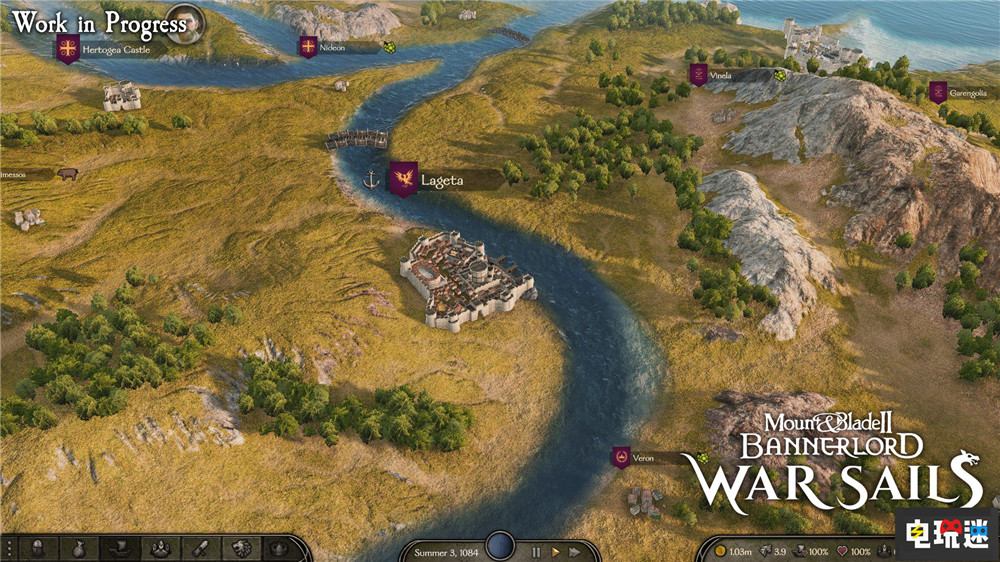Open the party screen group icon
The image size is (1000, 562).
pyautogui.click(x=159, y=548)
